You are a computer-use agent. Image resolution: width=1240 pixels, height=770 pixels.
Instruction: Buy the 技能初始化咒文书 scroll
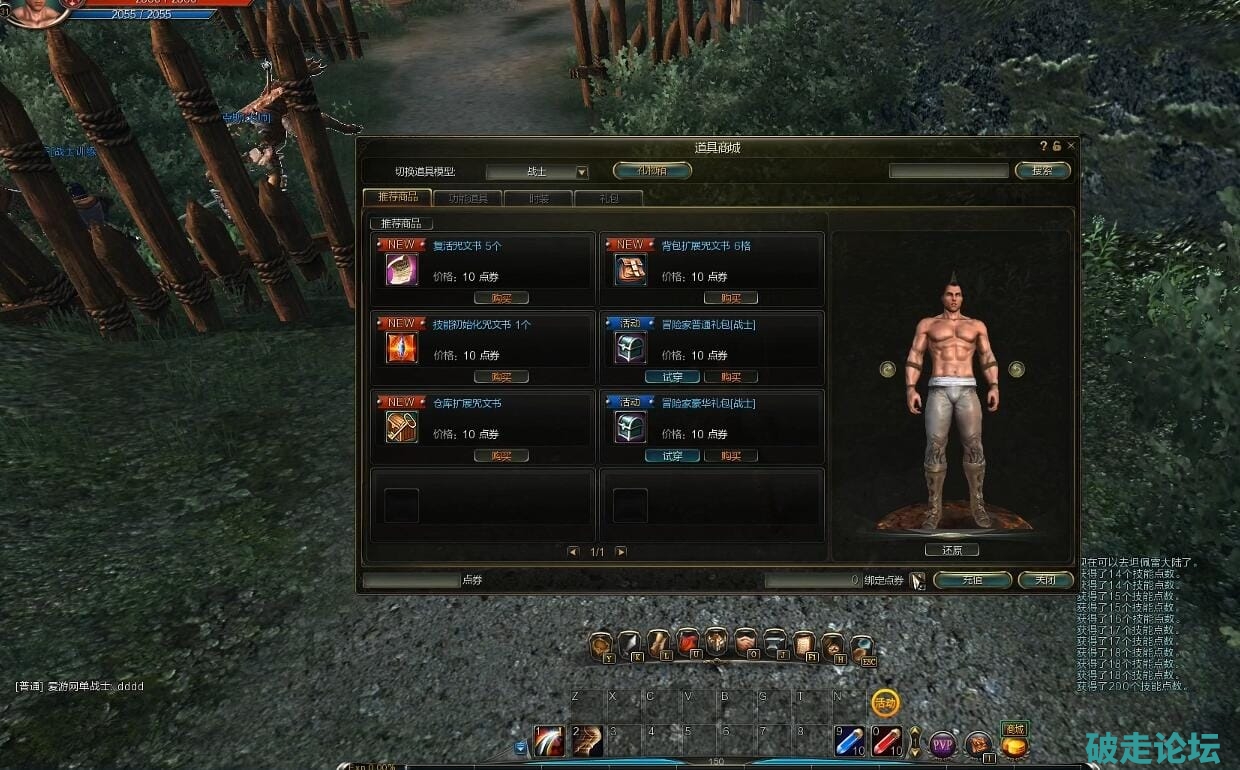501,377
